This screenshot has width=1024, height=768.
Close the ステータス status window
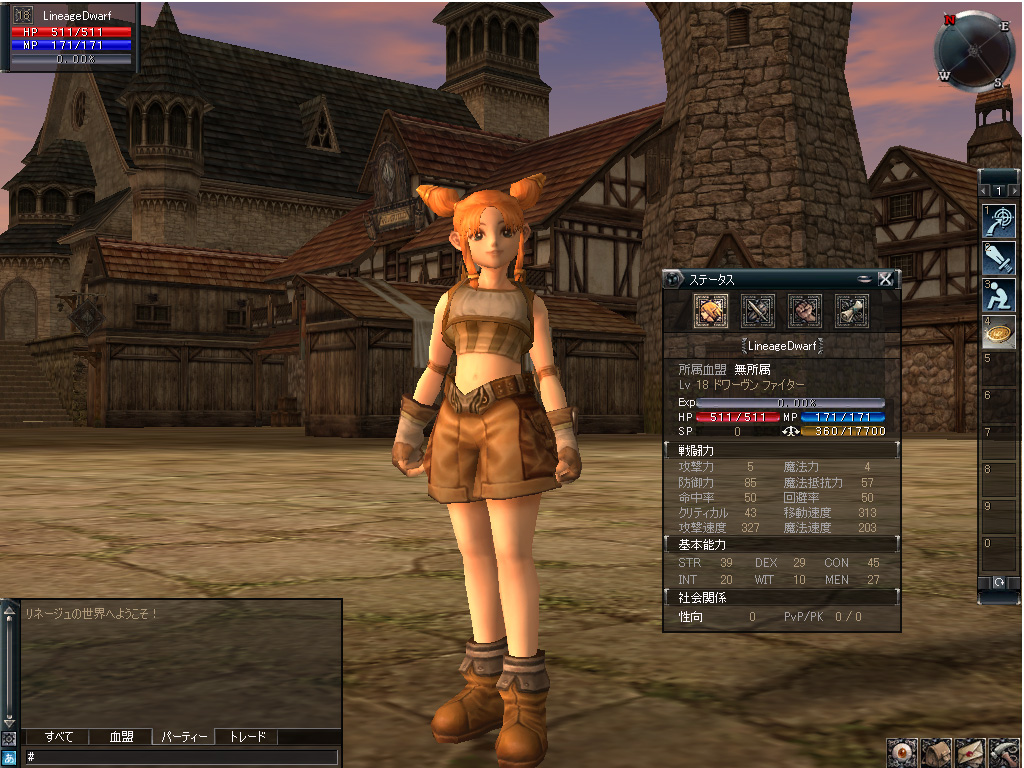click(x=885, y=279)
